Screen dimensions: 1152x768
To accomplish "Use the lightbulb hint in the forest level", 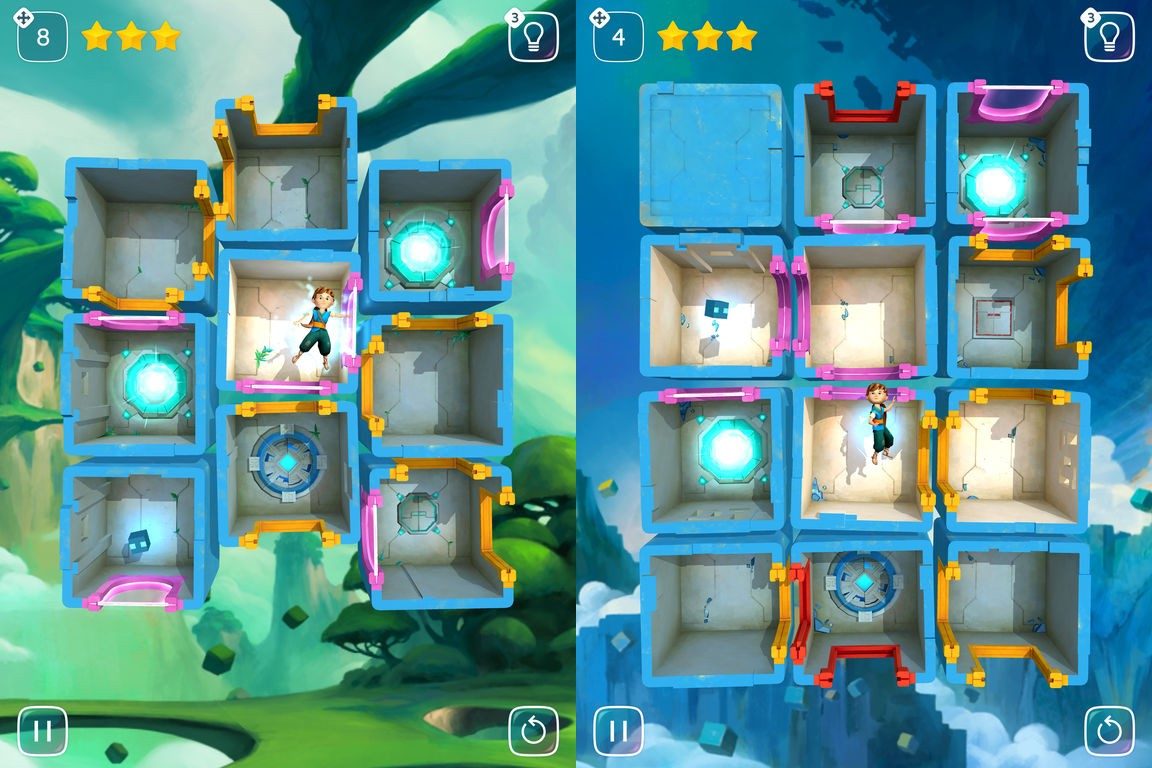I will (x=533, y=37).
